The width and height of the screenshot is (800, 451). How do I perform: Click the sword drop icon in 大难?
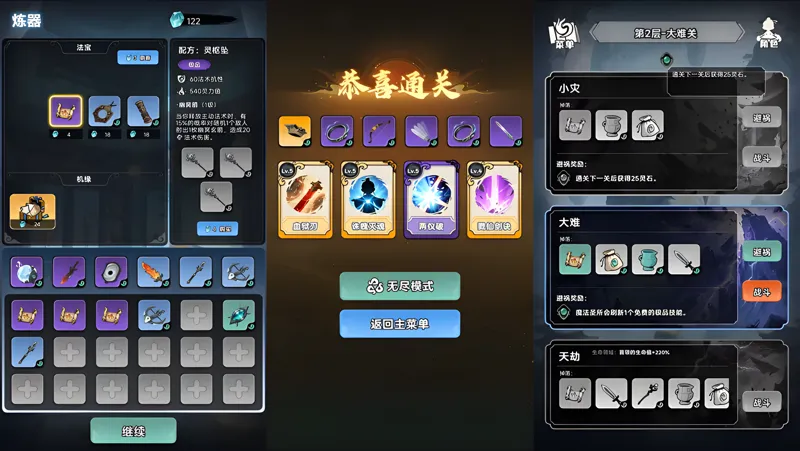(684, 260)
